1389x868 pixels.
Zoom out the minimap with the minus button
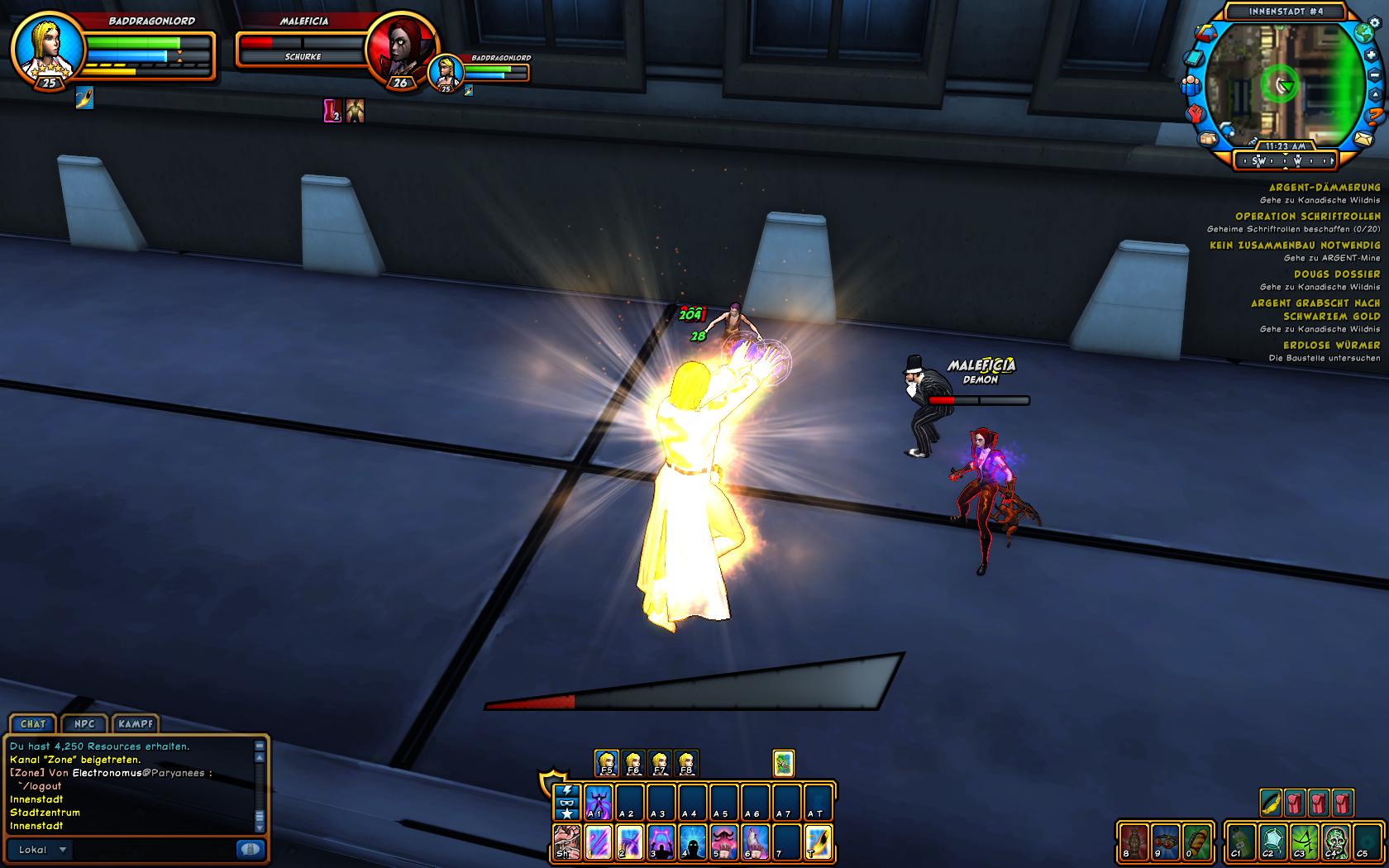(1377, 74)
